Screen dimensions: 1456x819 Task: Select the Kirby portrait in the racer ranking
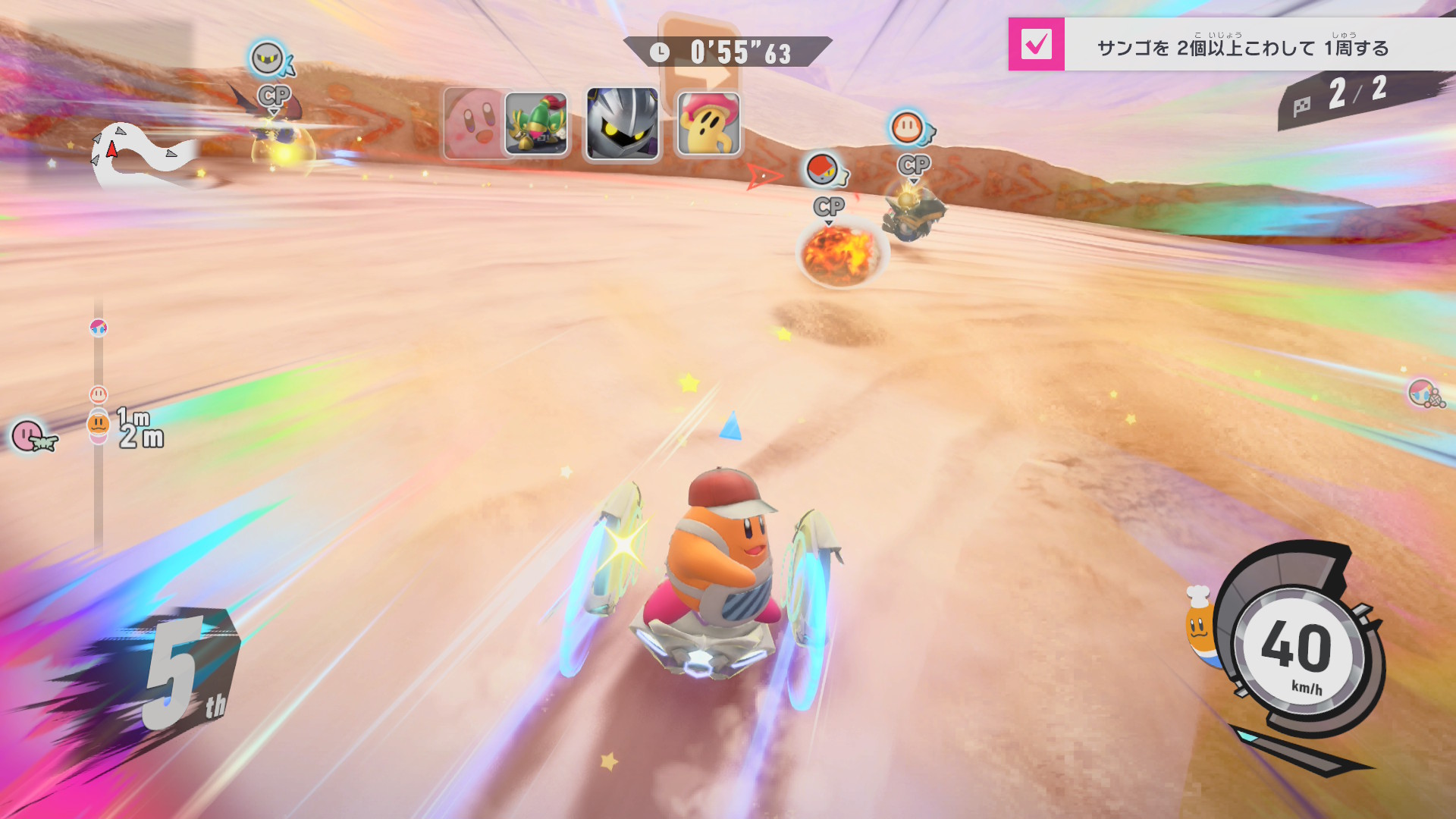click(x=474, y=123)
